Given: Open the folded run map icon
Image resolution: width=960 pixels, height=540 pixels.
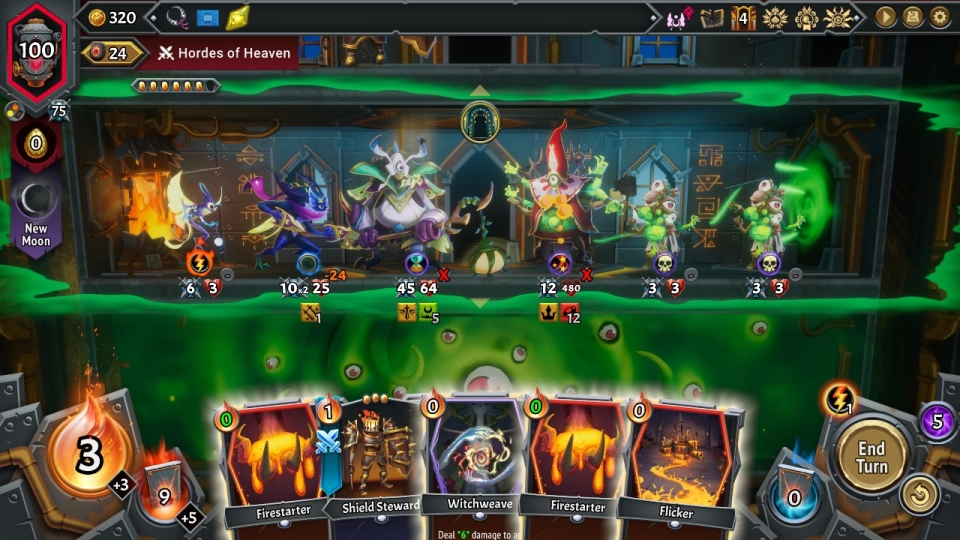Looking at the screenshot, I should pos(712,17).
